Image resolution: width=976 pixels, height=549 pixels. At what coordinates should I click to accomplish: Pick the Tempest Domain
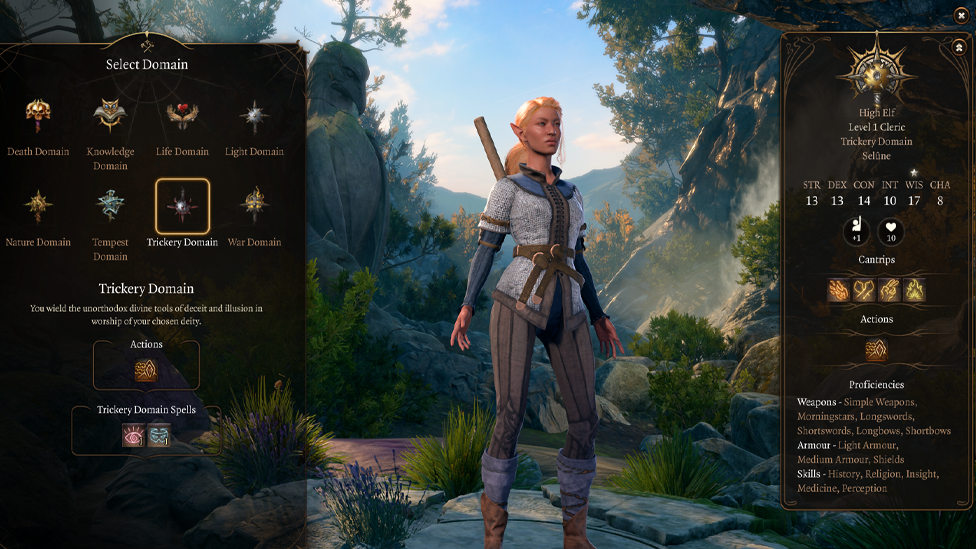(110, 206)
